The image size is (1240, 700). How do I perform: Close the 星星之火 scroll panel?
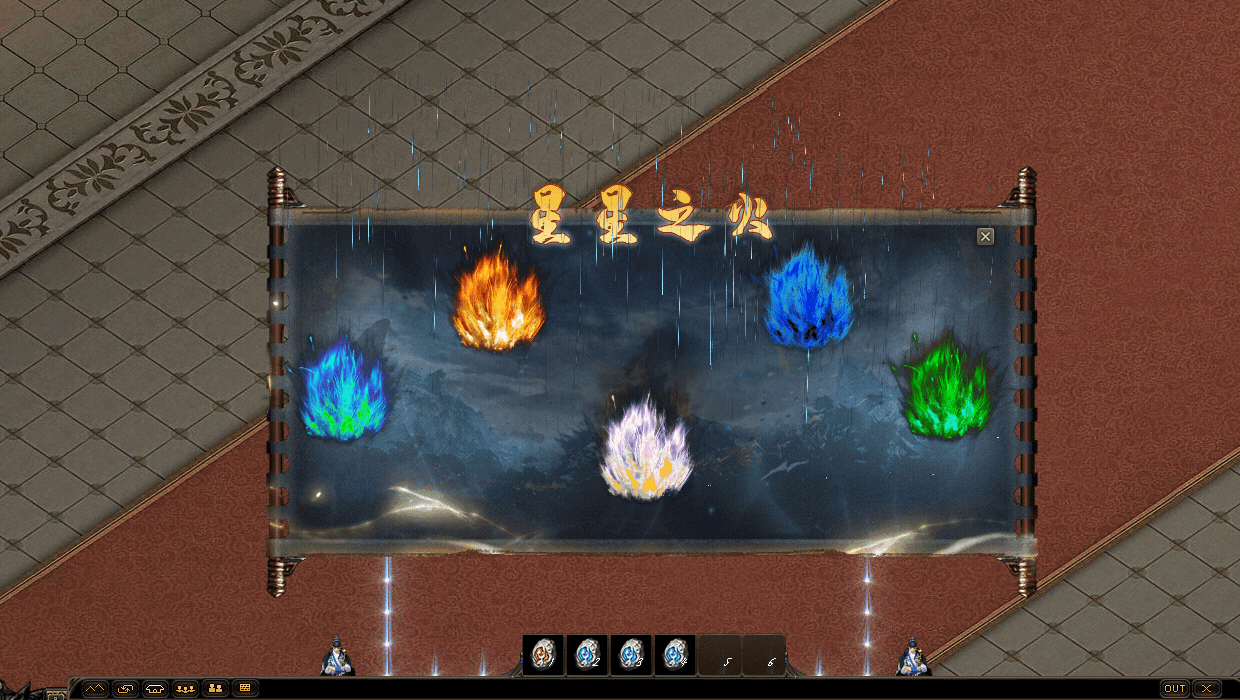pyautogui.click(x=985, y=236)
